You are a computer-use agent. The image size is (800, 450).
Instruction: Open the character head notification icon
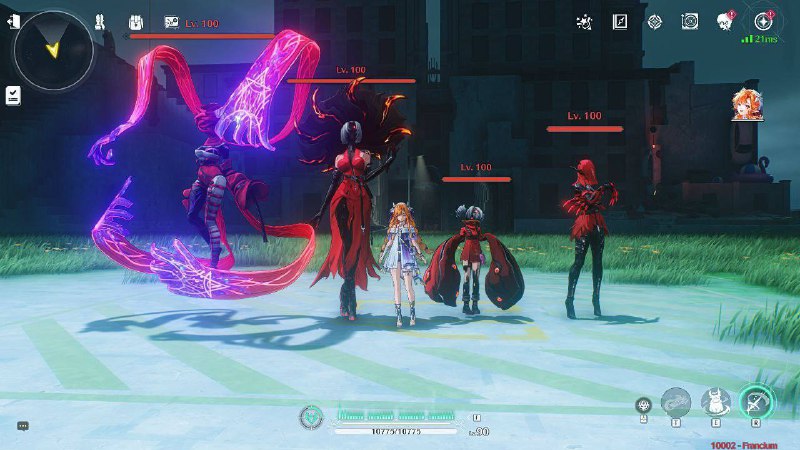[x=726, y=21]
